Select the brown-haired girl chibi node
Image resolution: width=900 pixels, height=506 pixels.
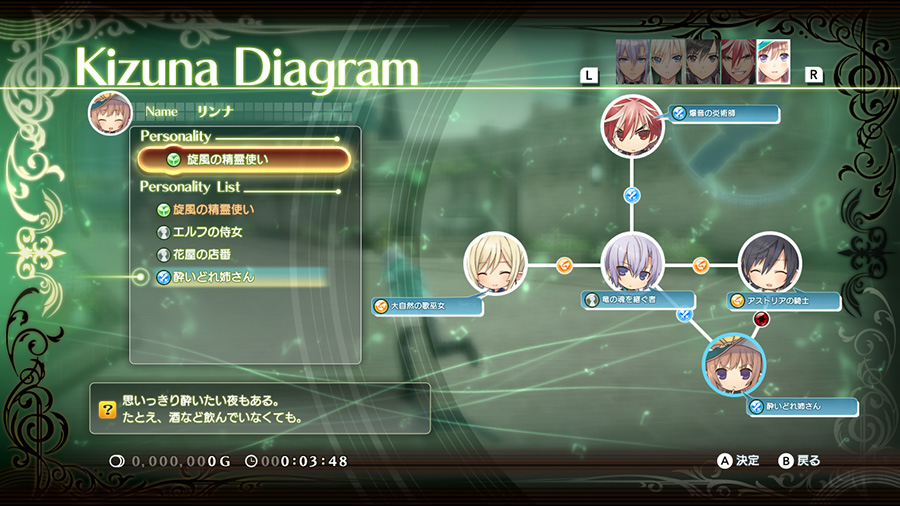pos(734,365)
